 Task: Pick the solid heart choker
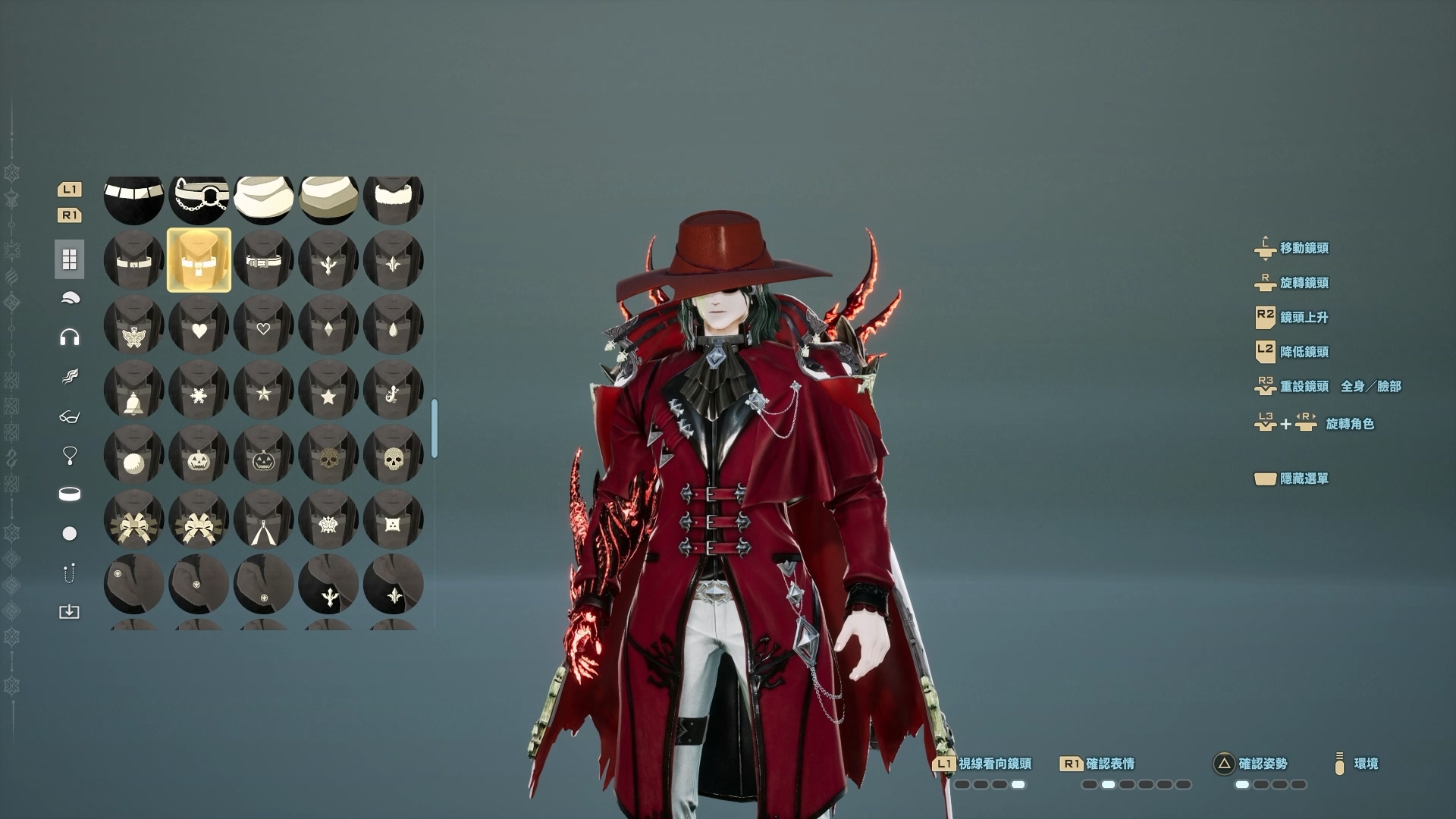[x=199, y=326]
